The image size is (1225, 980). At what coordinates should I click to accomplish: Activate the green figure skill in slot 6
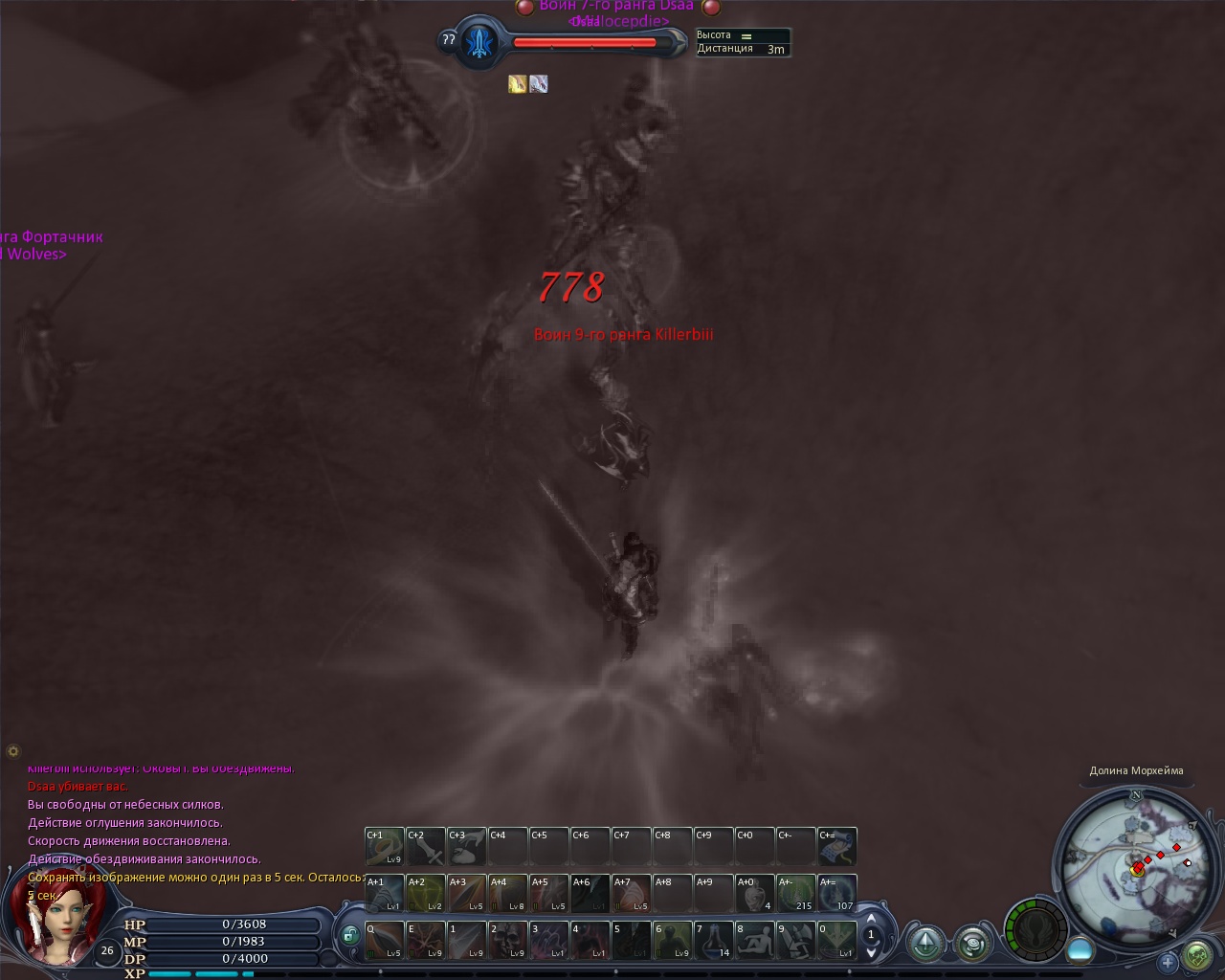point(672,940)
